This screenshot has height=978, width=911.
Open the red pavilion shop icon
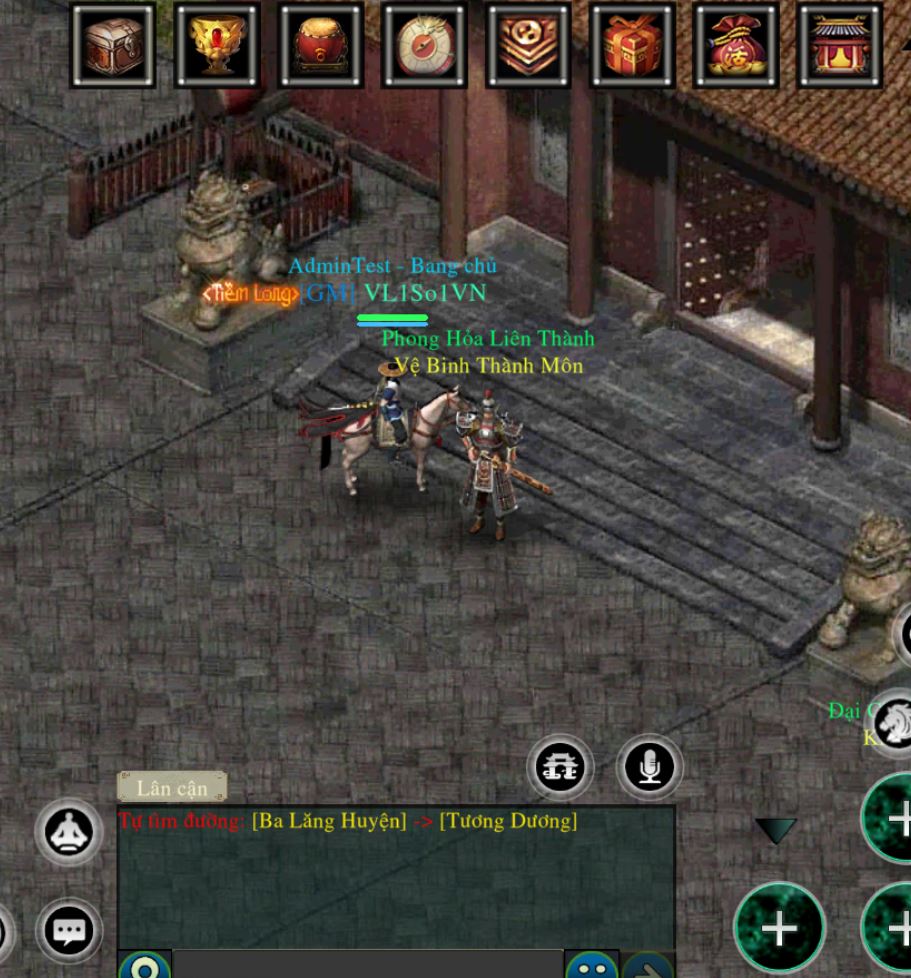tap(840, 45)
